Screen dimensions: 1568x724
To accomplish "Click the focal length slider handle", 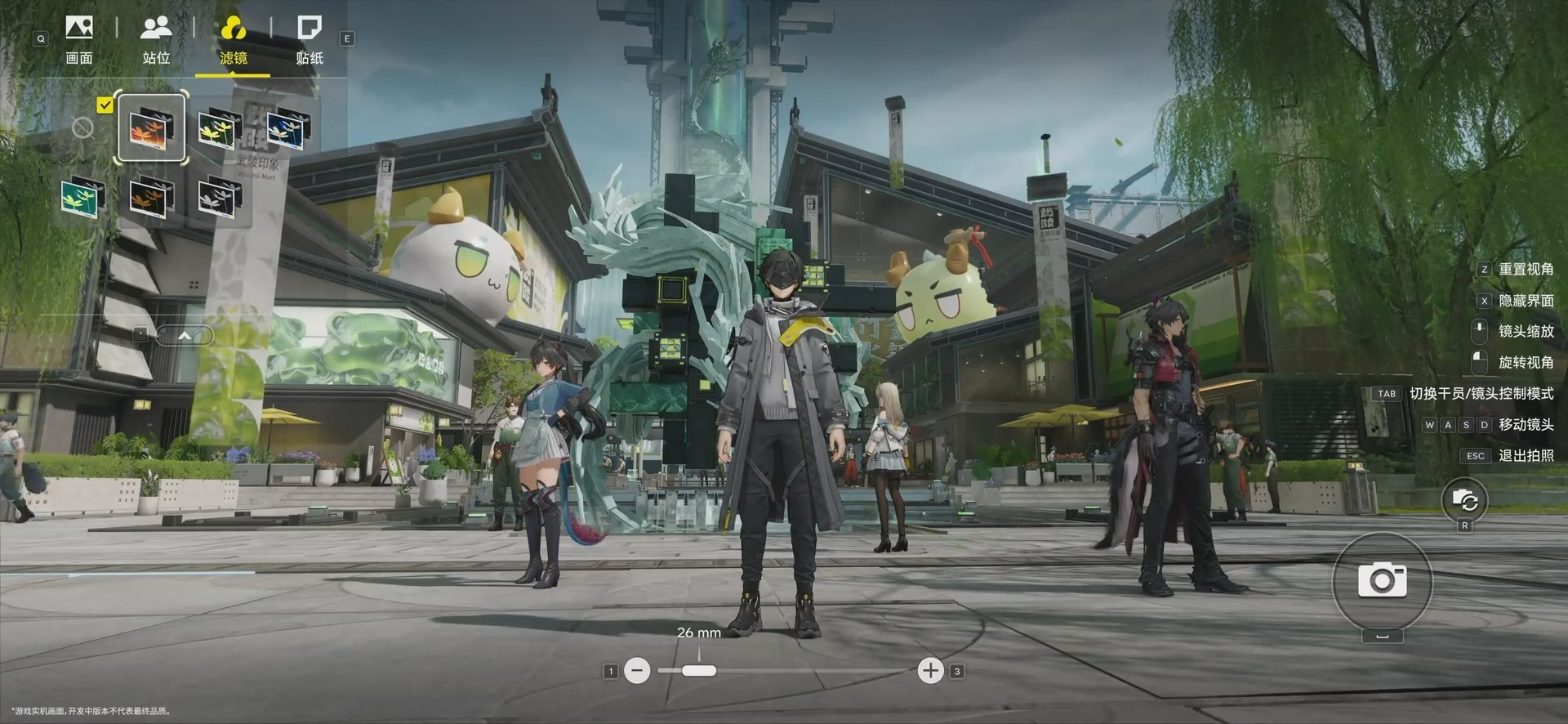I will coord(698,671).
